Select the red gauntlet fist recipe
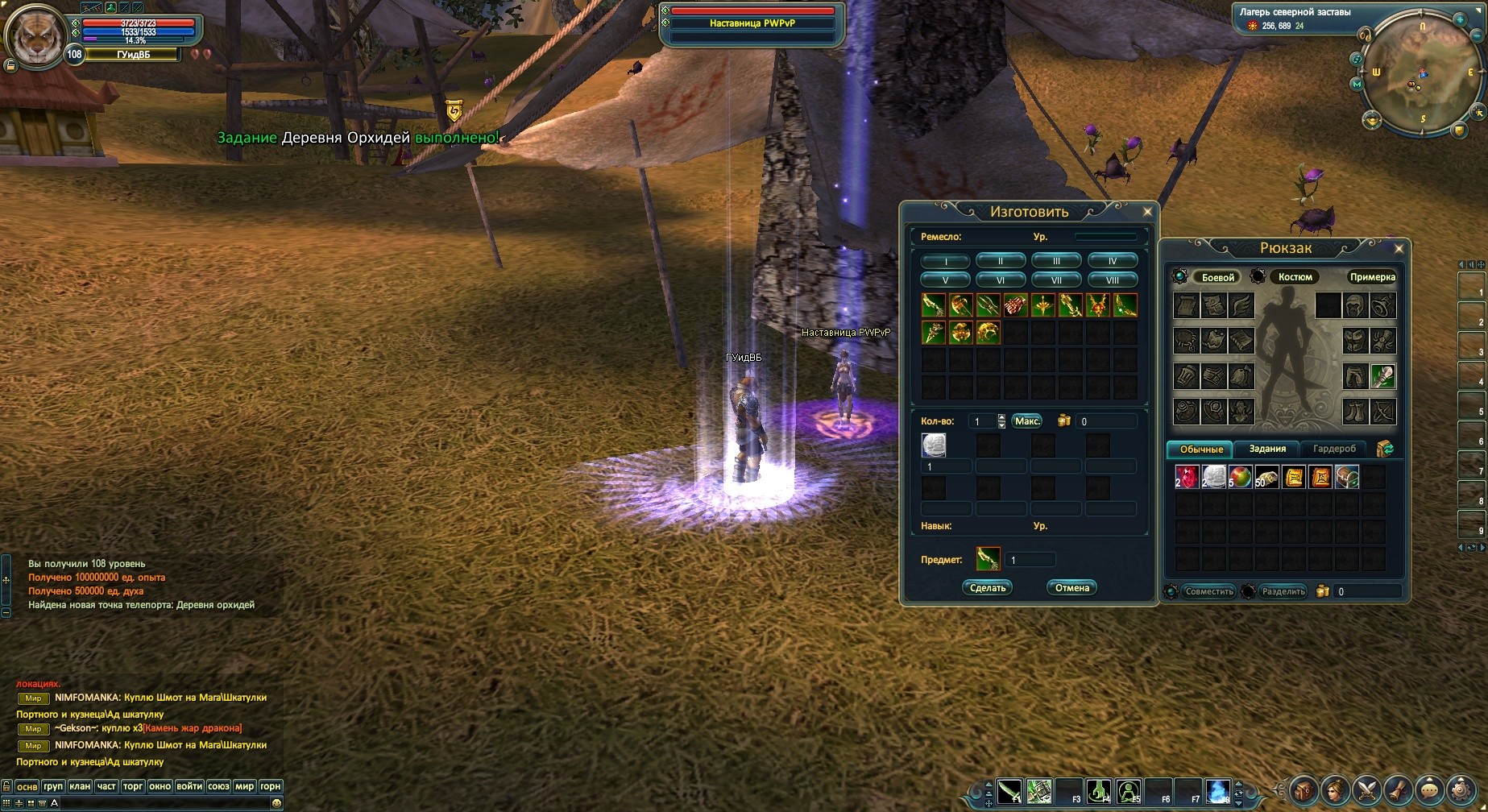 coord(1015,305)
